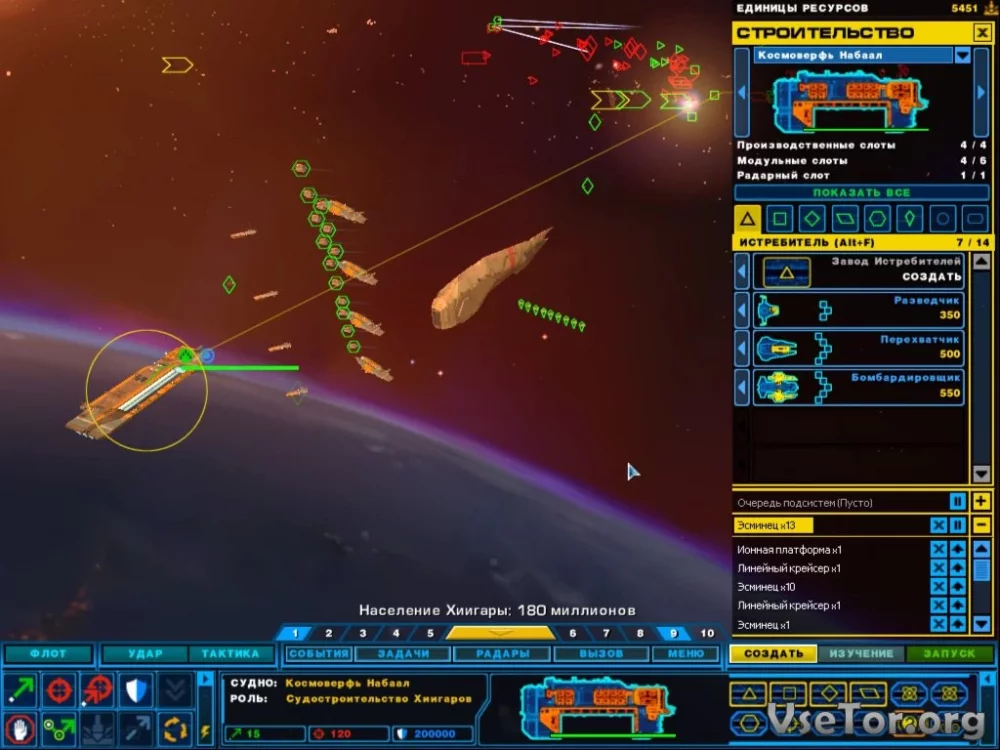Cancel the Ионная платформа x1 queue entry

[x=938, y=550]
